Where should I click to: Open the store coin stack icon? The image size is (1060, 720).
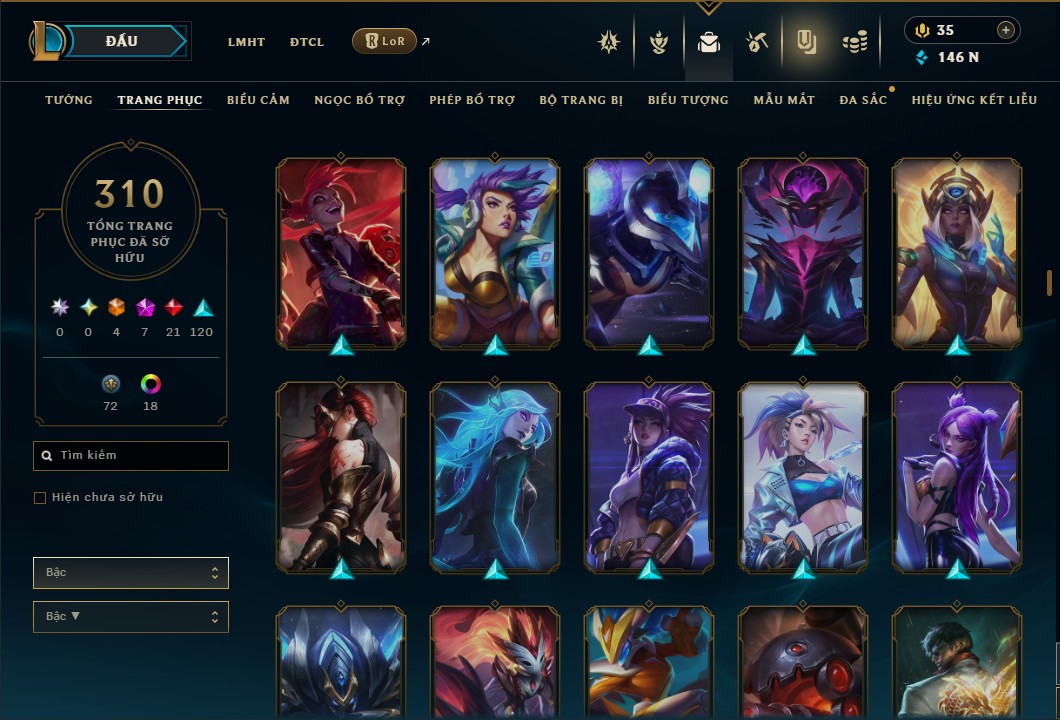(854, 42)
